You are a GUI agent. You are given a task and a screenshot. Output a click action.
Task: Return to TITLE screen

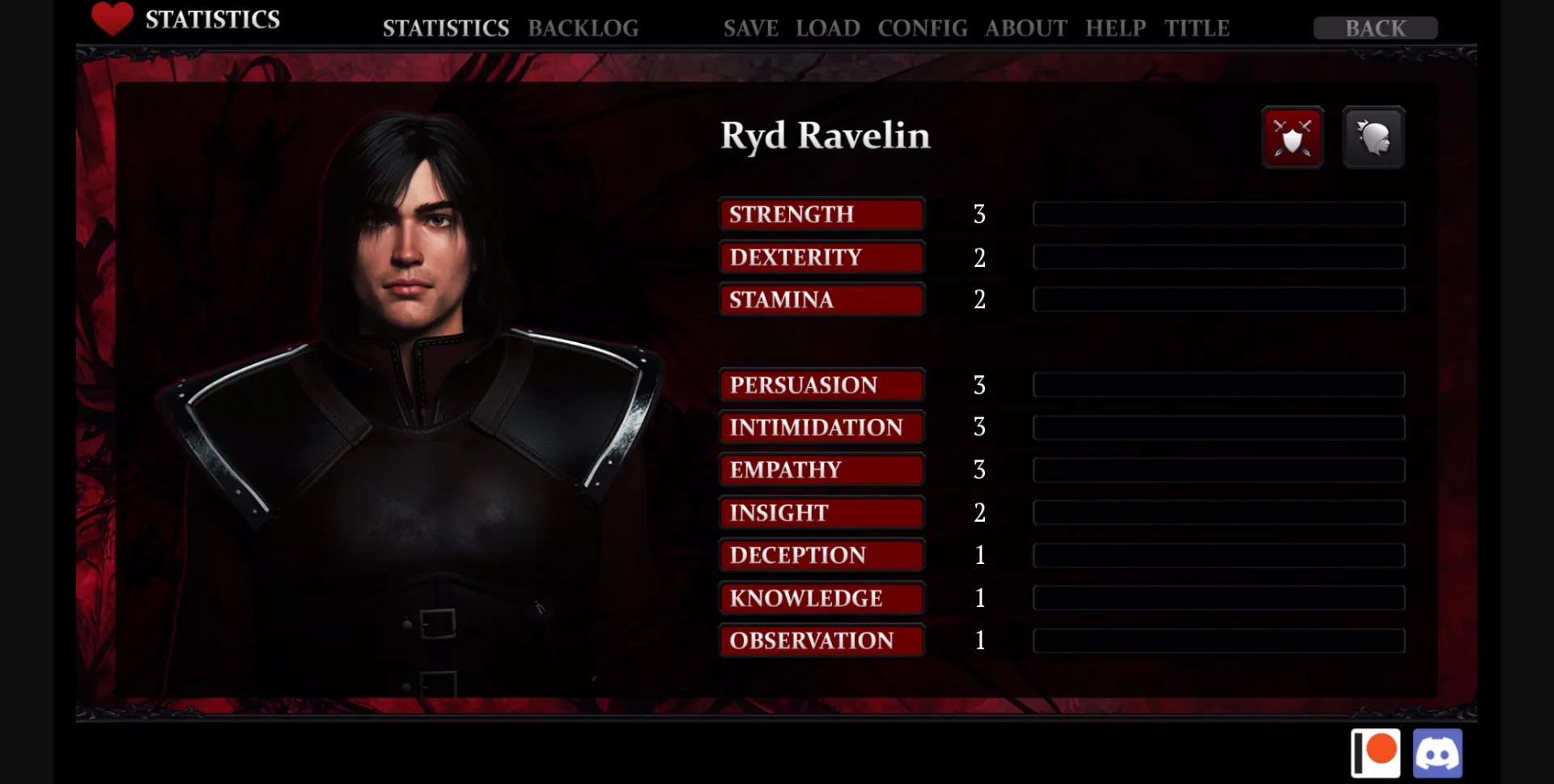1196,28
